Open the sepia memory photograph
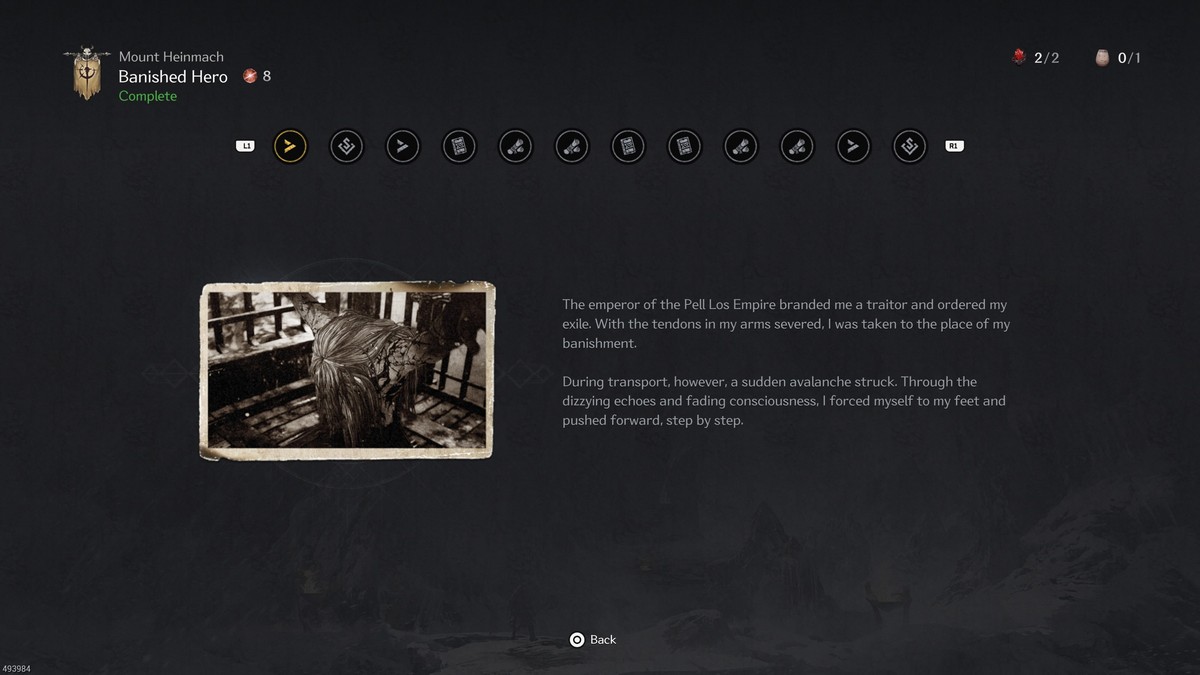This screenshot has height=675, width=1200. (347, 371)
